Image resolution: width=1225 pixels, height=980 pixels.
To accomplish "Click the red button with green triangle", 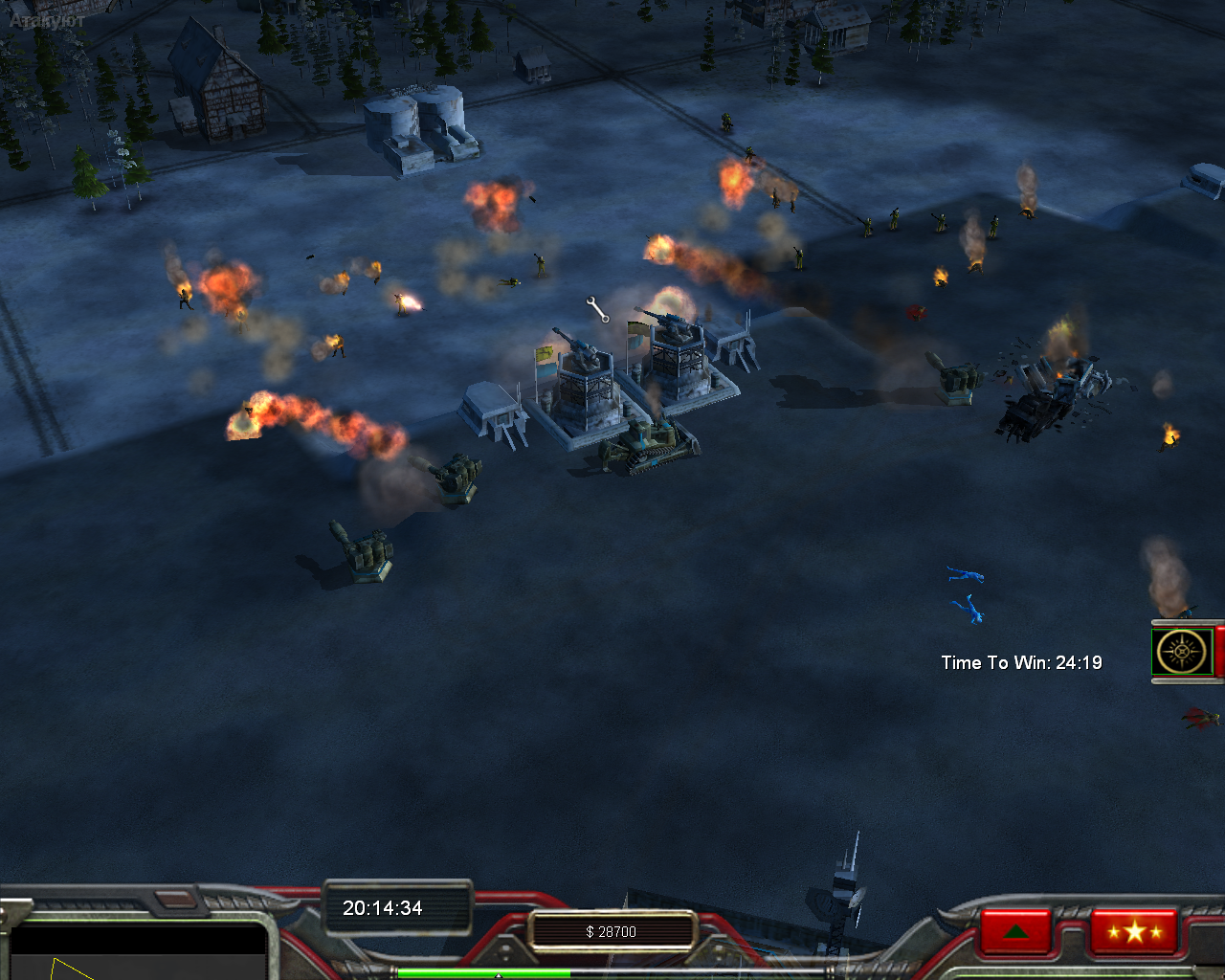I will point(1015,931).
